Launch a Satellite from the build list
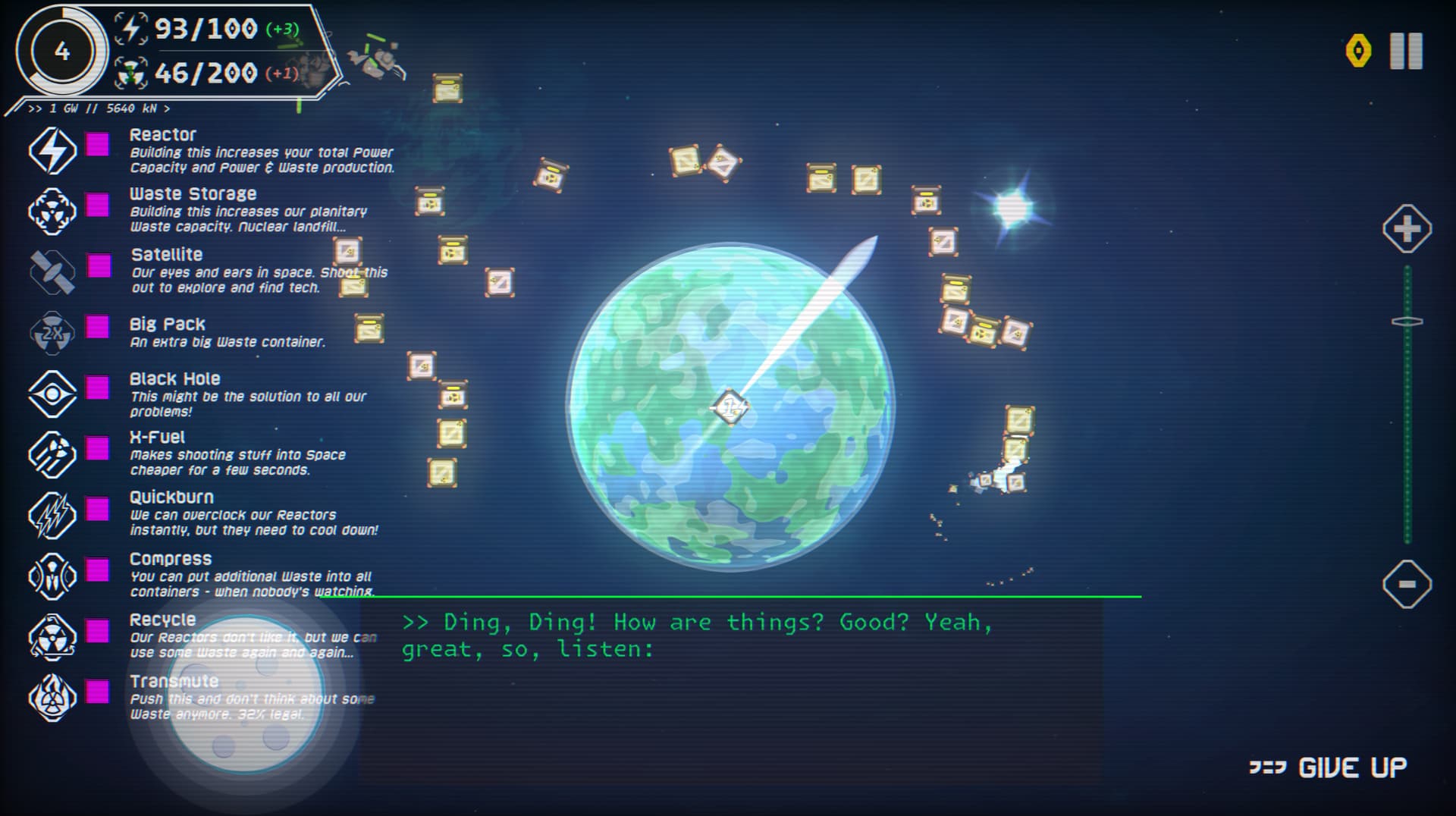This screenshot has height=816, width=1456. click(52, 271)
